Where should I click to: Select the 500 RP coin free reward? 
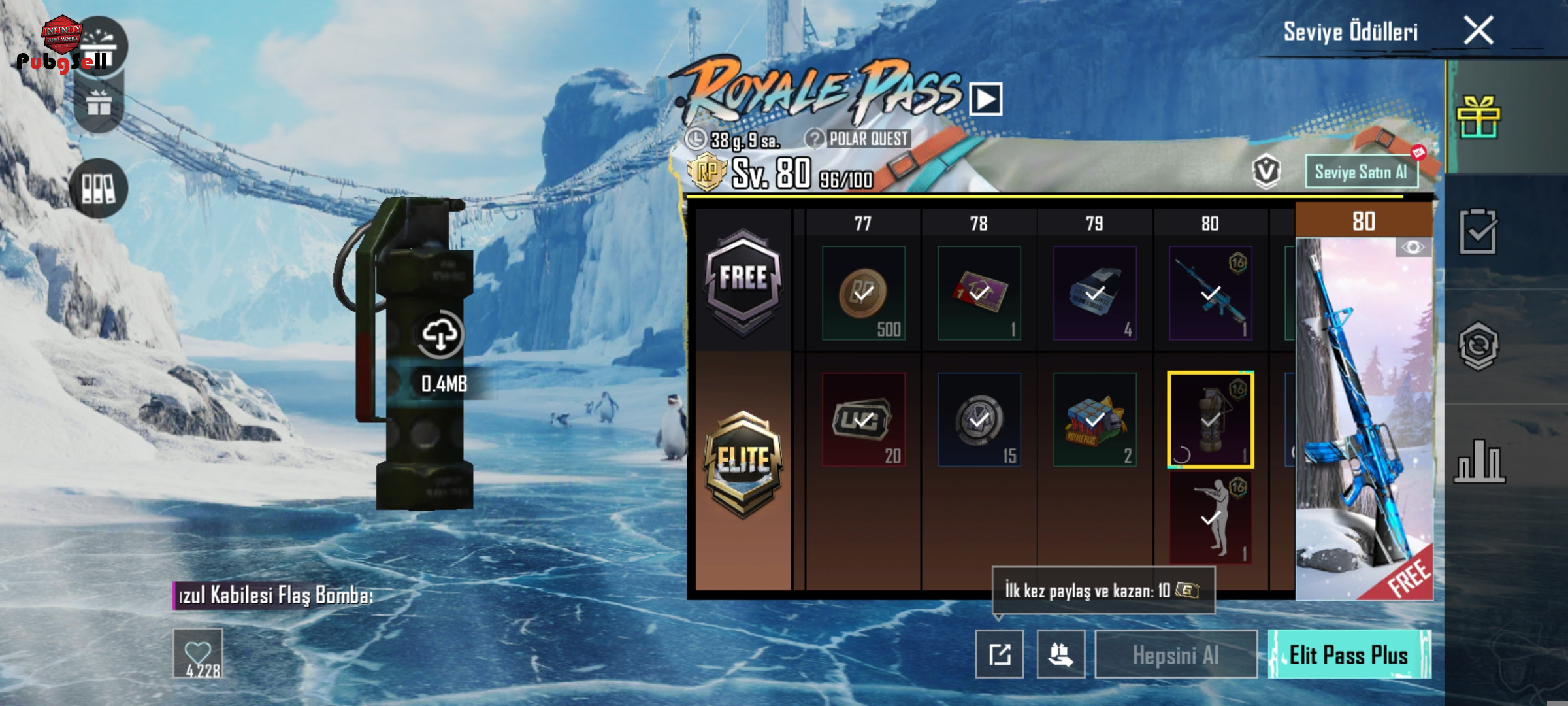[863, 294]
